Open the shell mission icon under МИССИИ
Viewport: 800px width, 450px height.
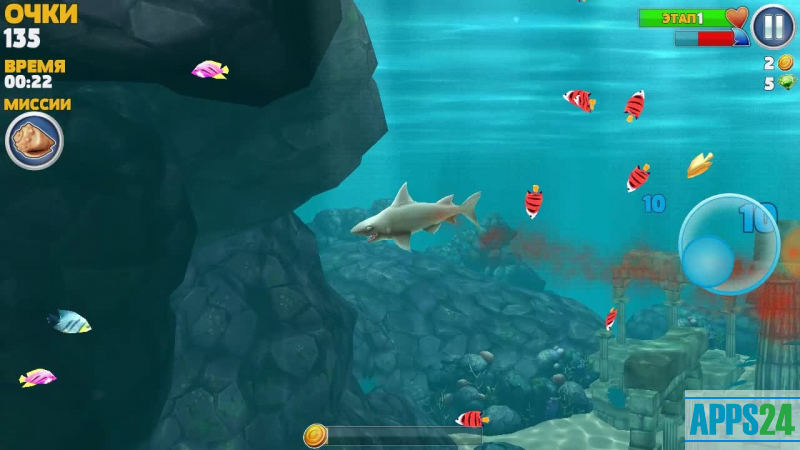click(x=34, y=140)
